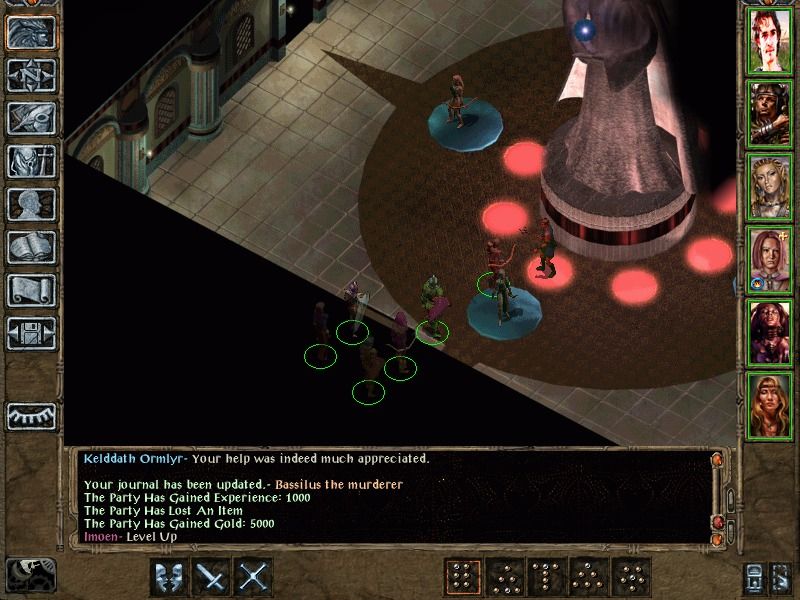Select Imoen's portrait with level-up plus

(x=771, y=261)
